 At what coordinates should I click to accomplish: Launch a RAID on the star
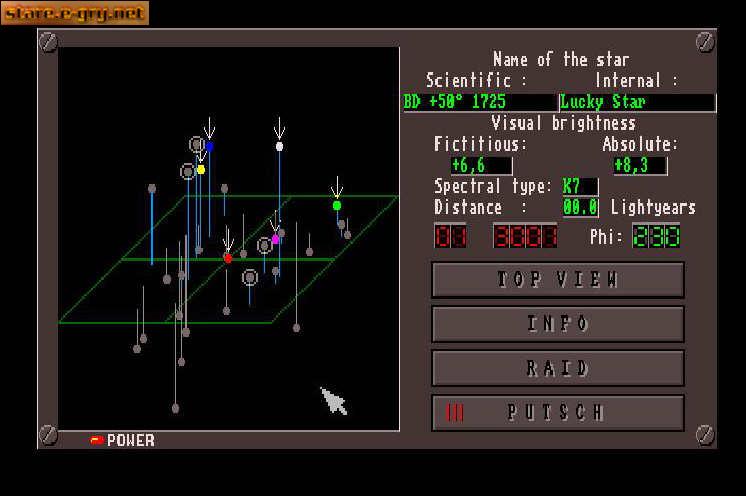pos(557,368)
